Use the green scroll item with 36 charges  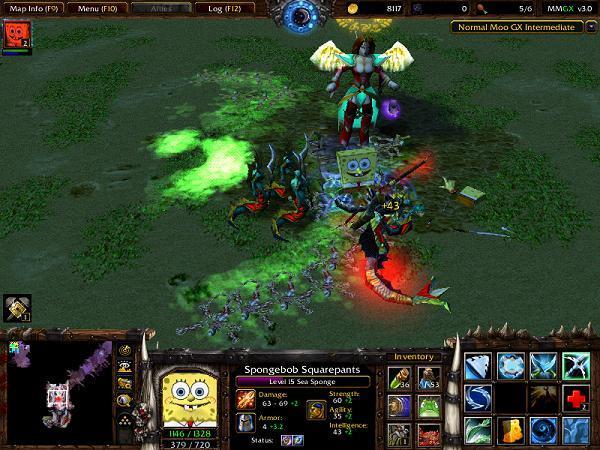click(x=399, y=376)
